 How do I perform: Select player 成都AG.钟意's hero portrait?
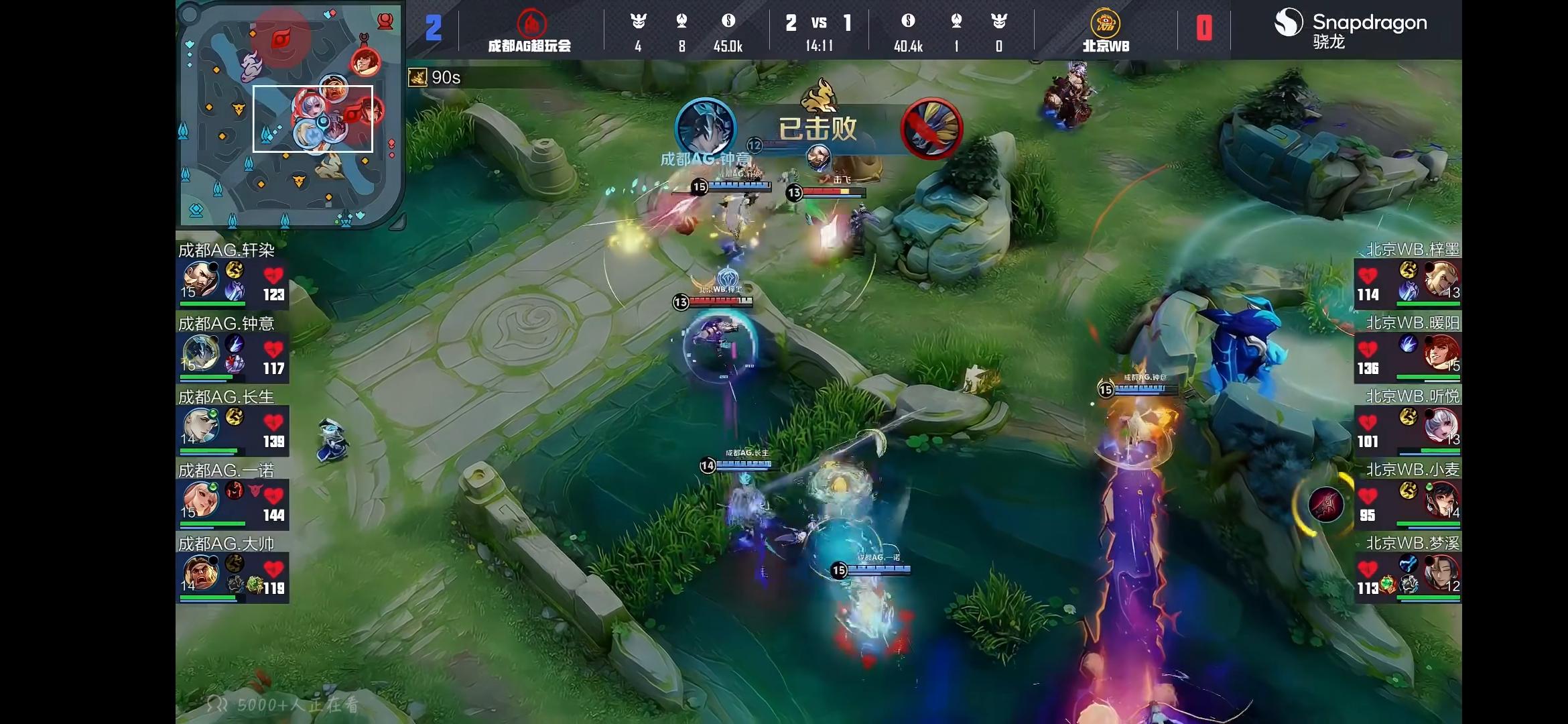[x=200, y=353]
